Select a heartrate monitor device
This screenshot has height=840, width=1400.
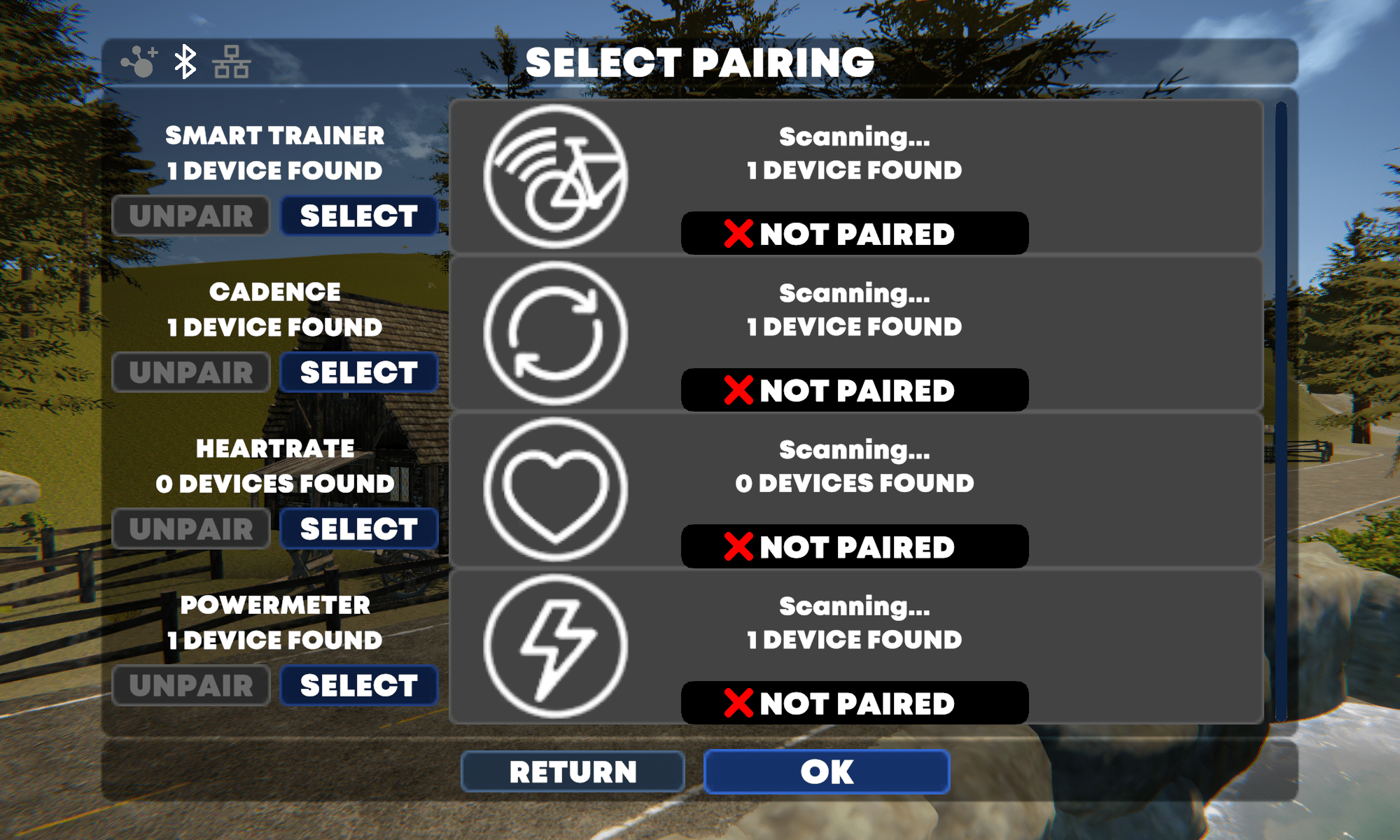point(359,529)
